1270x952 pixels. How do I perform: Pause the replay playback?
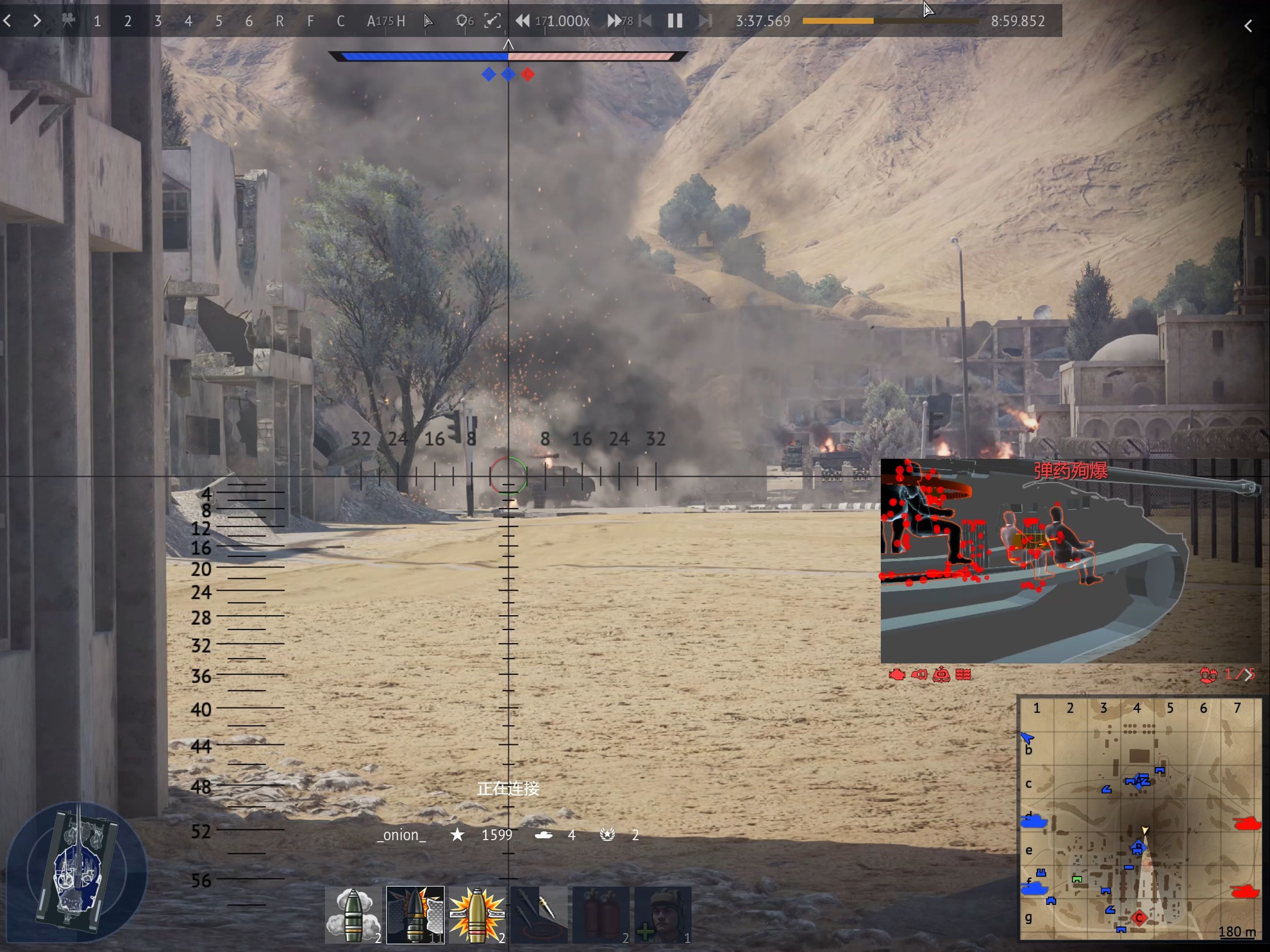click(x=675, y=21)
